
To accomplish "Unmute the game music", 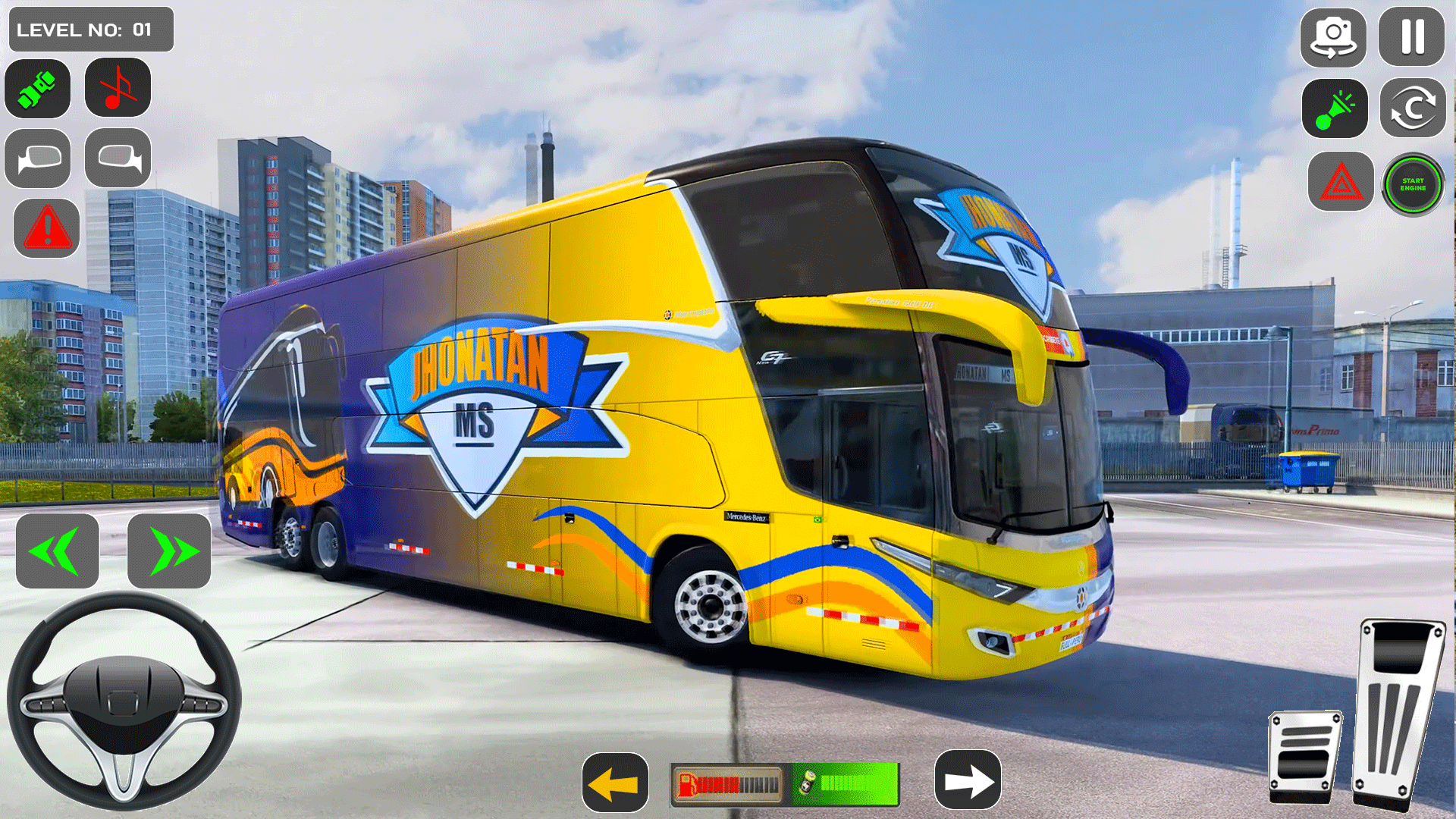I will point(117,89).
